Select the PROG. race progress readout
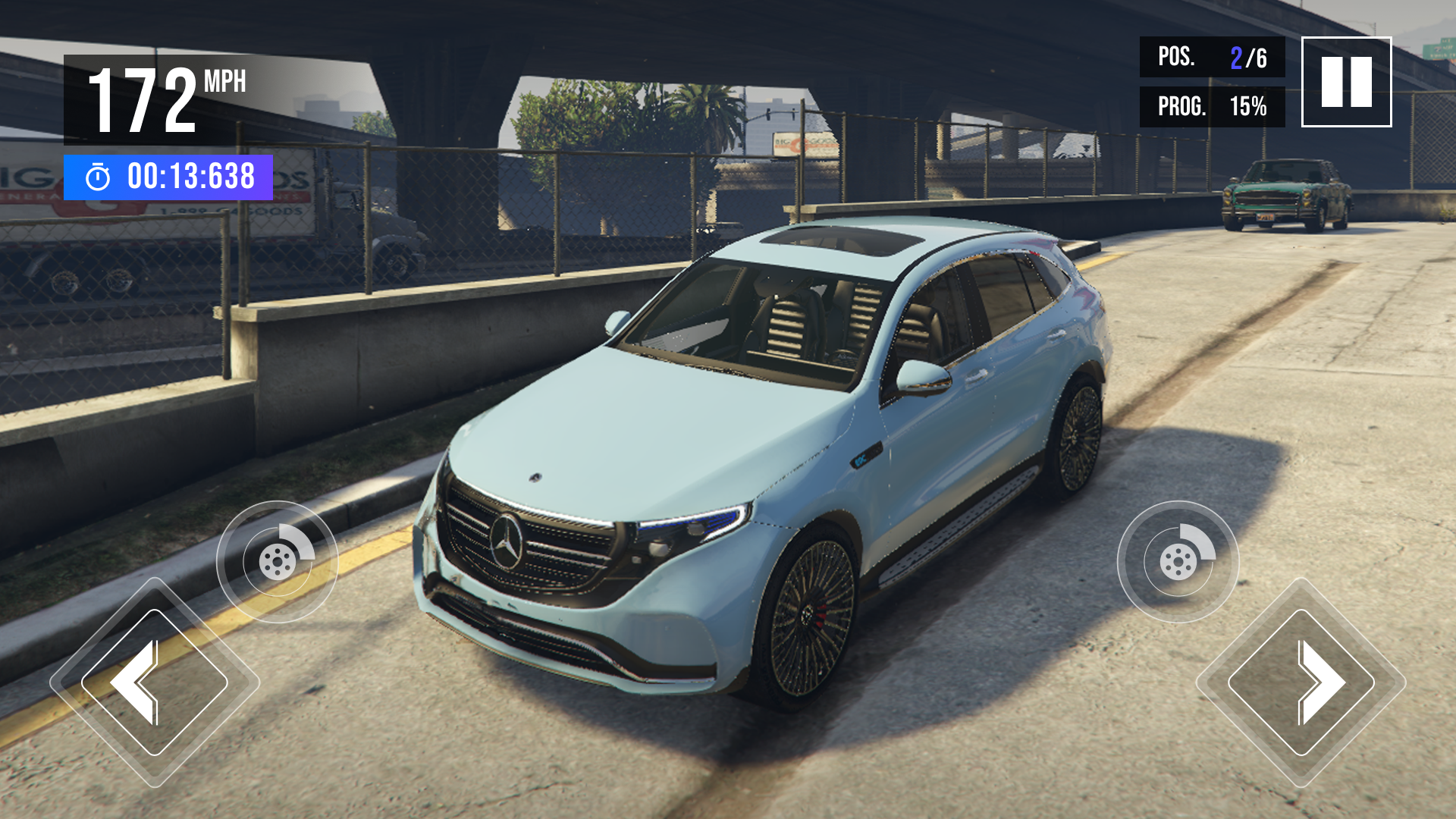 [1213, 108]
